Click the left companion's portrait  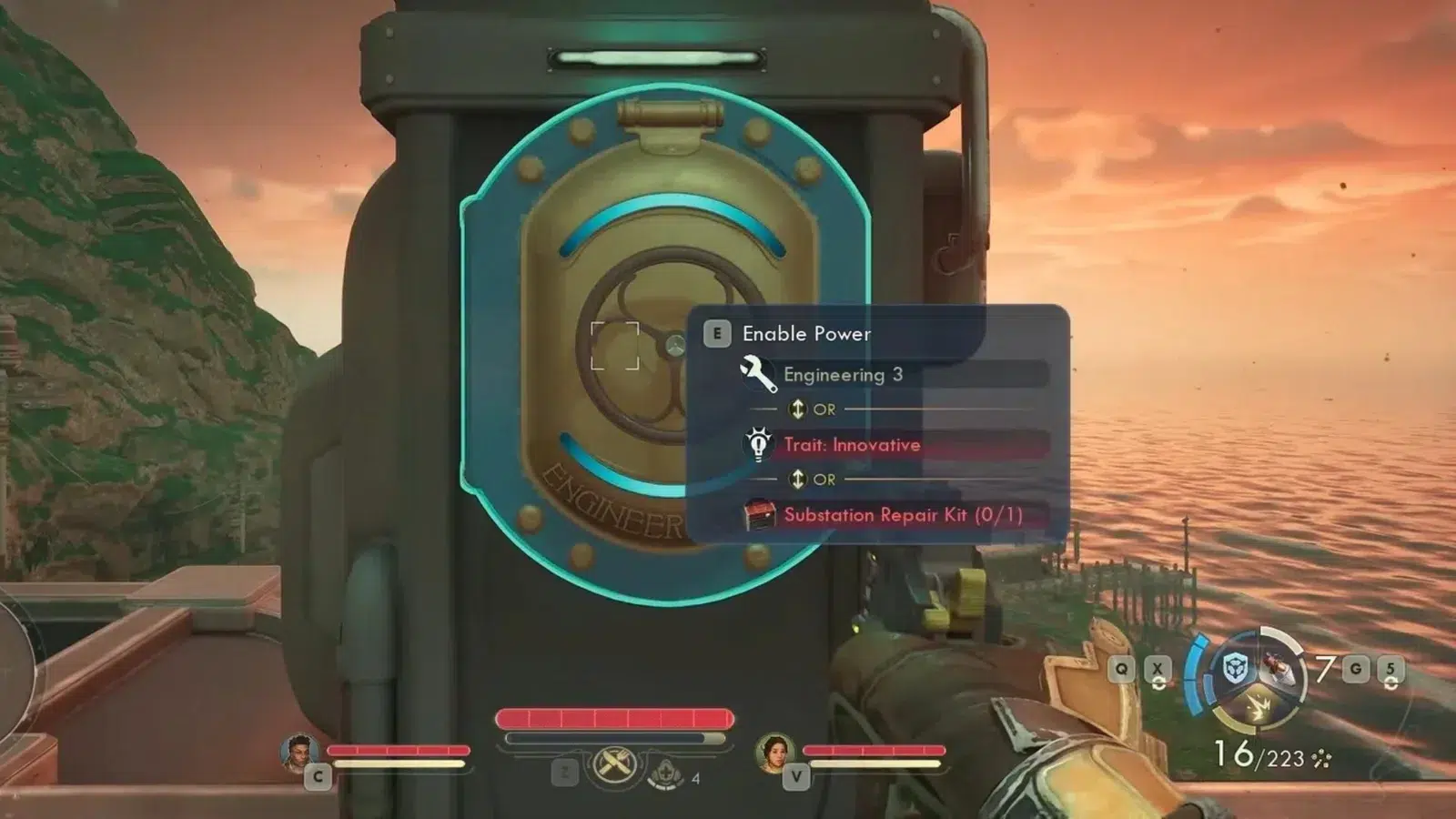coord(299,752)
